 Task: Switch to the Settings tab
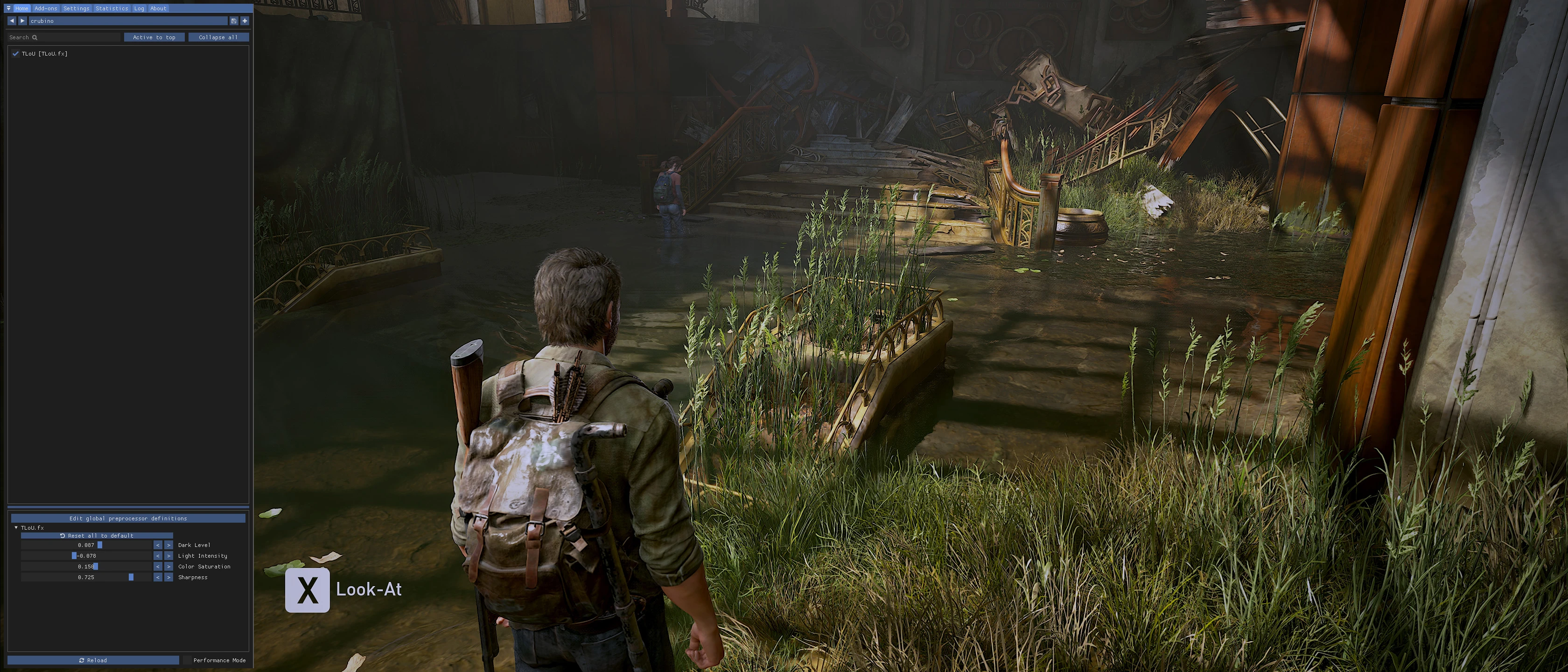[76, 8]
